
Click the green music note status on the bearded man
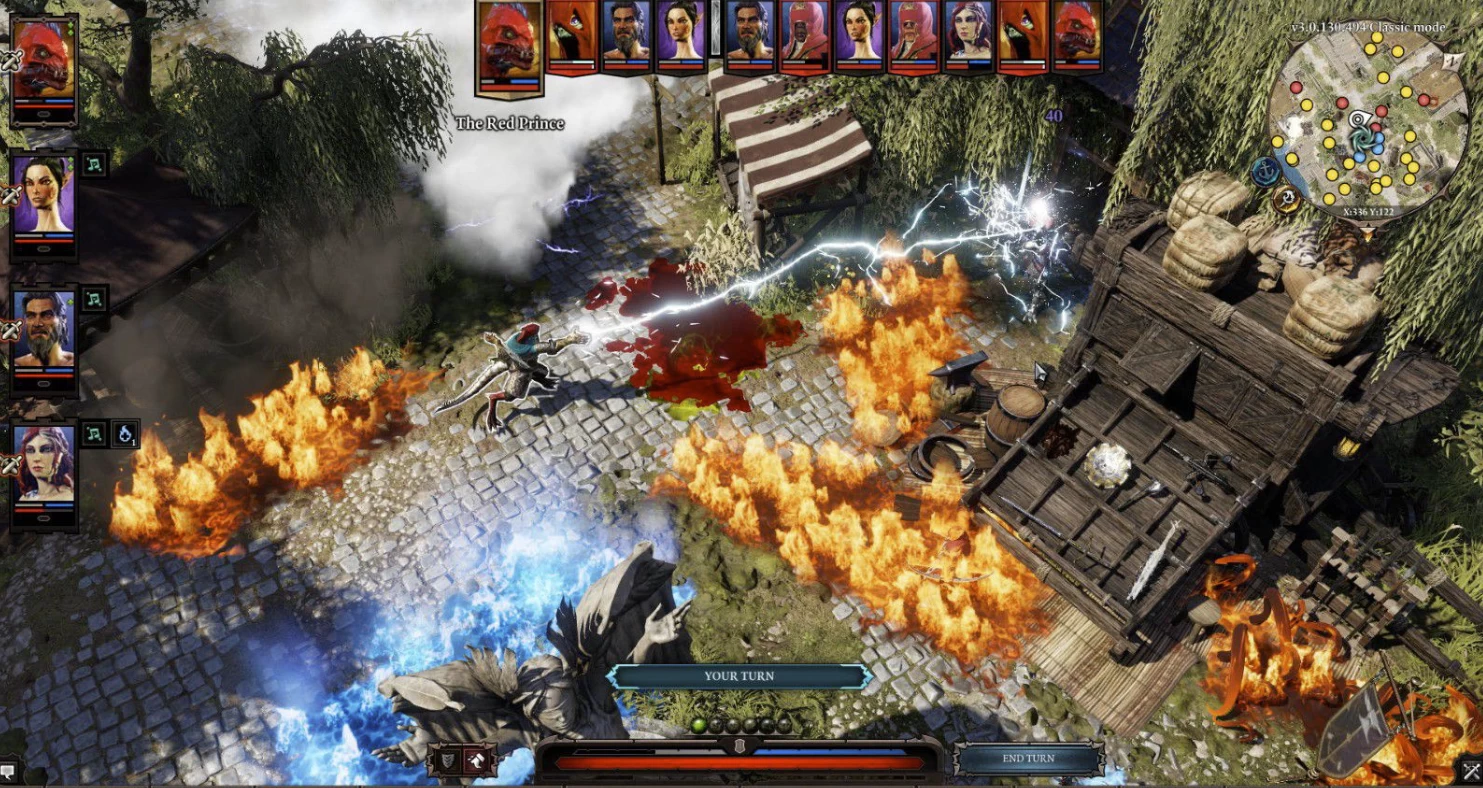pos(94,299)
